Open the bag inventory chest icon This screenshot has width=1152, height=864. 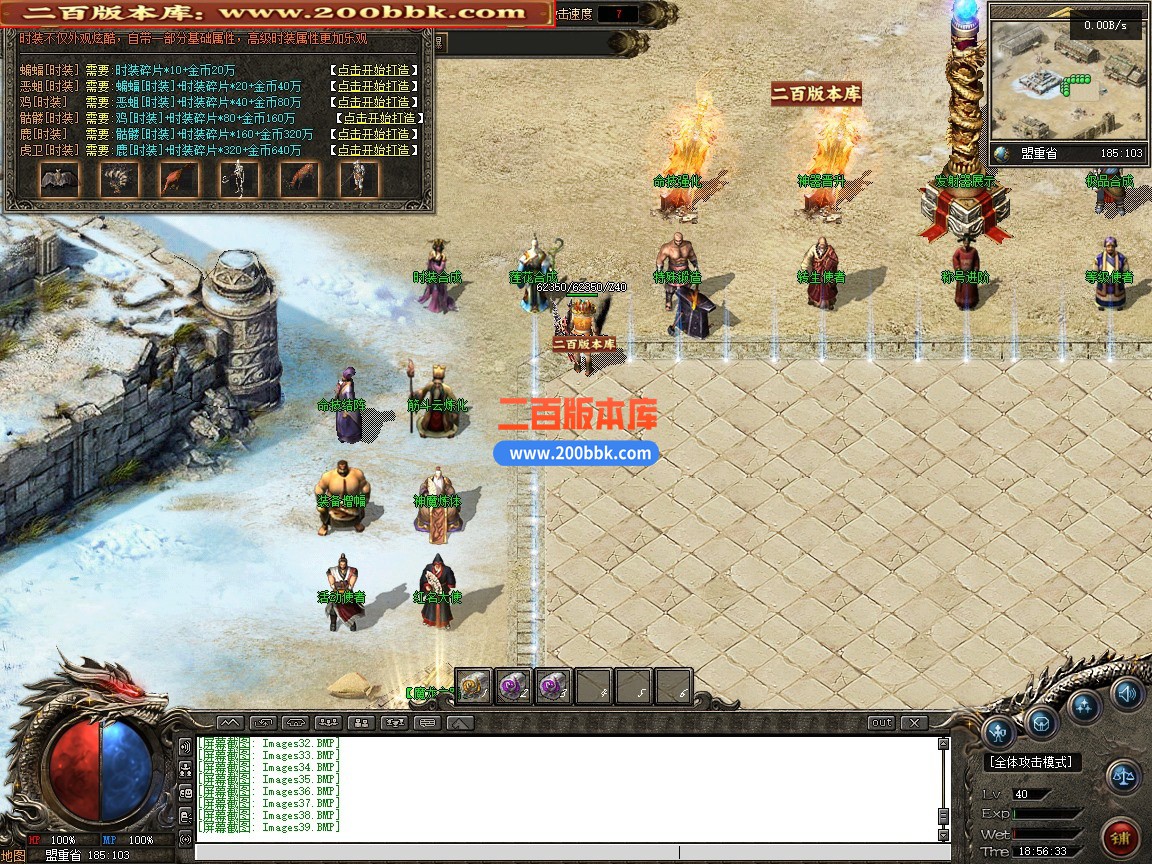[1041, 722]
